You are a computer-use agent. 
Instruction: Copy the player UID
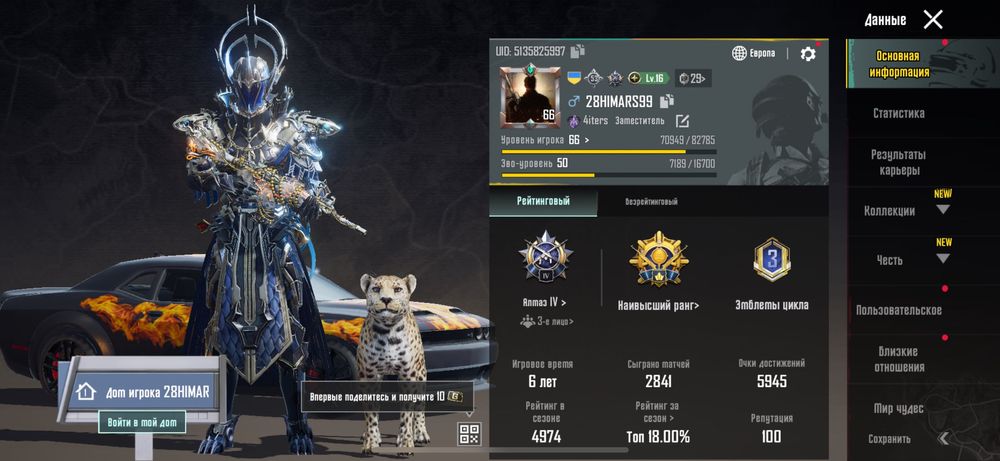pos(578,51)
